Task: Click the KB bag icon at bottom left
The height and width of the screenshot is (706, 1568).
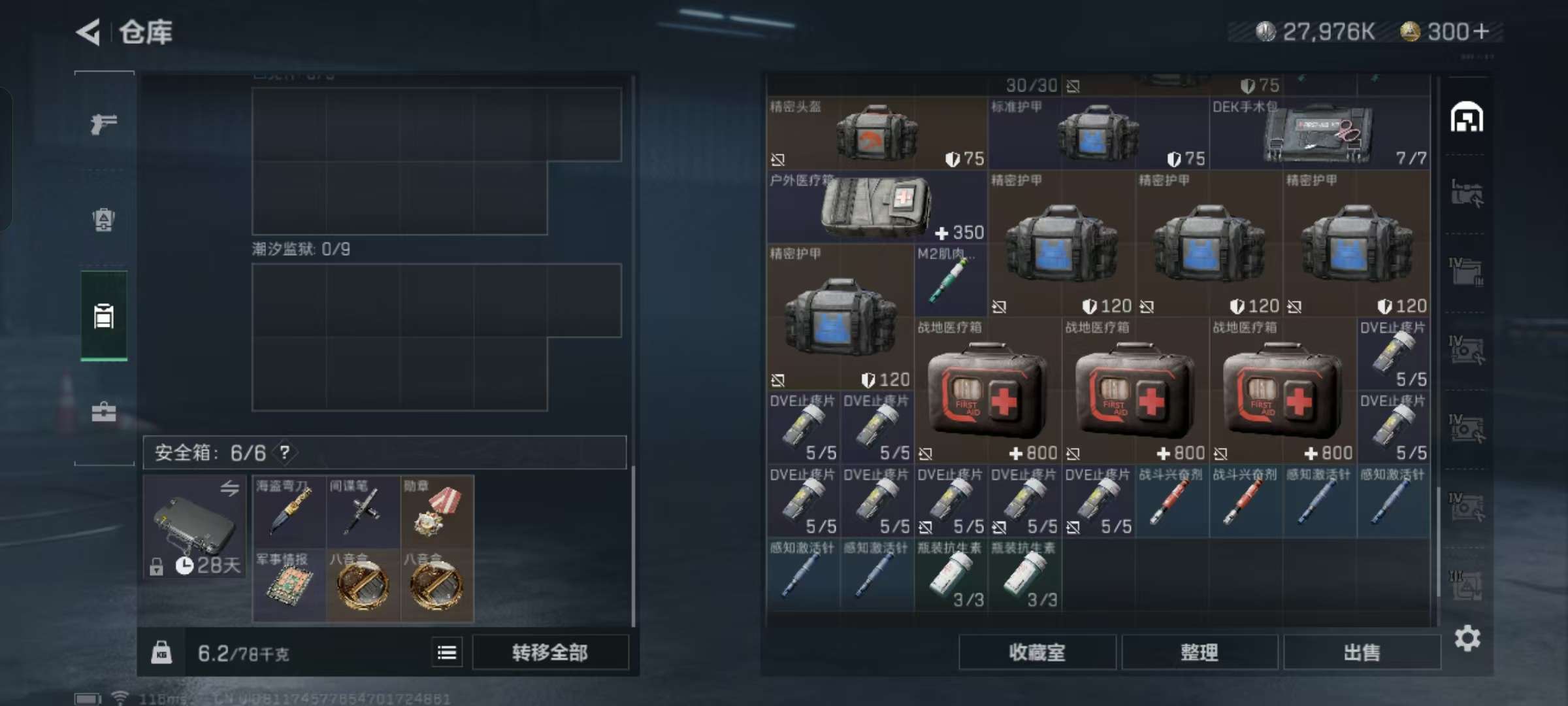Action: [x=162, y=652]
